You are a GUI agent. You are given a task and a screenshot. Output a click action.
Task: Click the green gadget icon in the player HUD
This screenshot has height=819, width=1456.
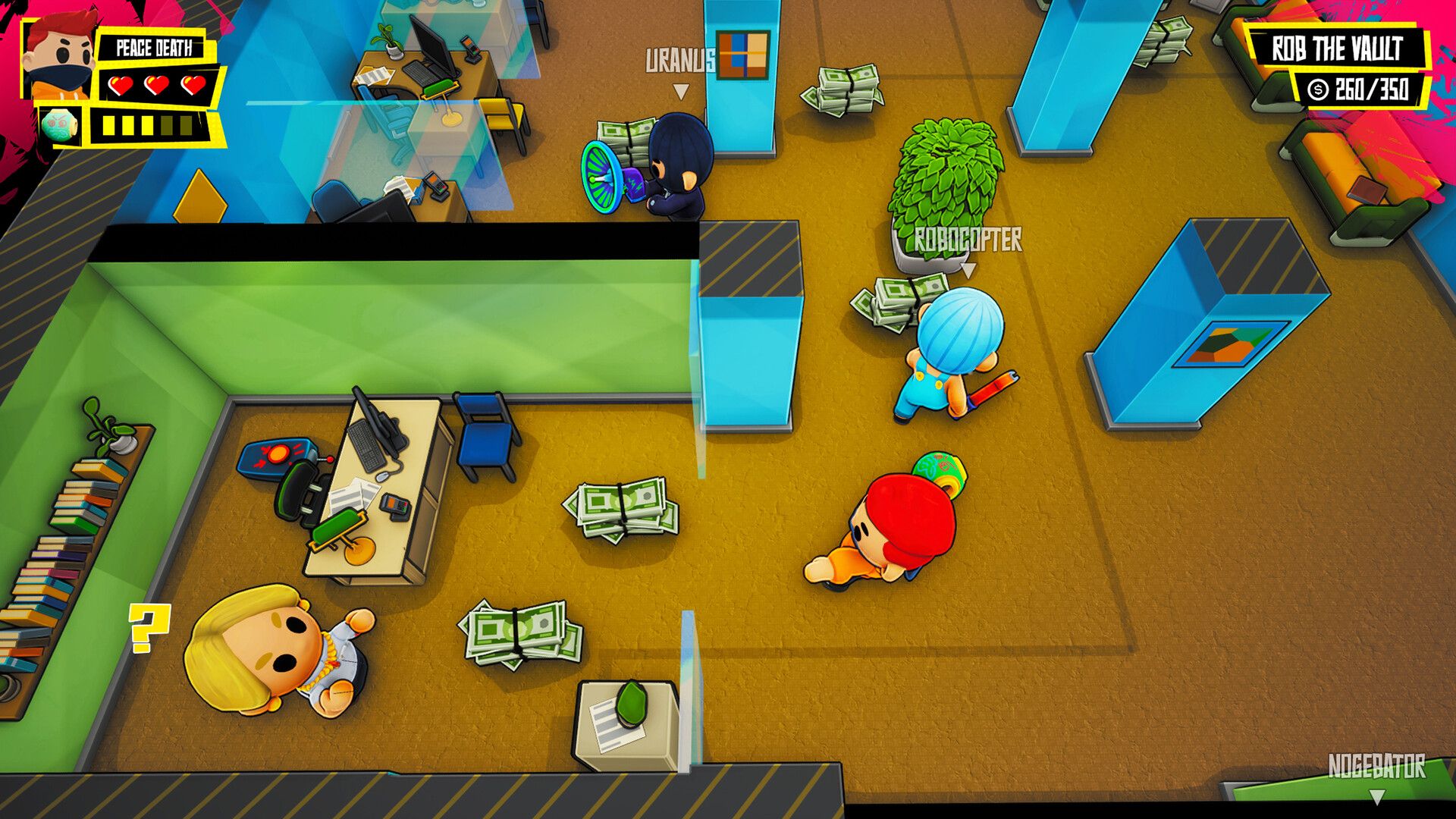[60, 121]
